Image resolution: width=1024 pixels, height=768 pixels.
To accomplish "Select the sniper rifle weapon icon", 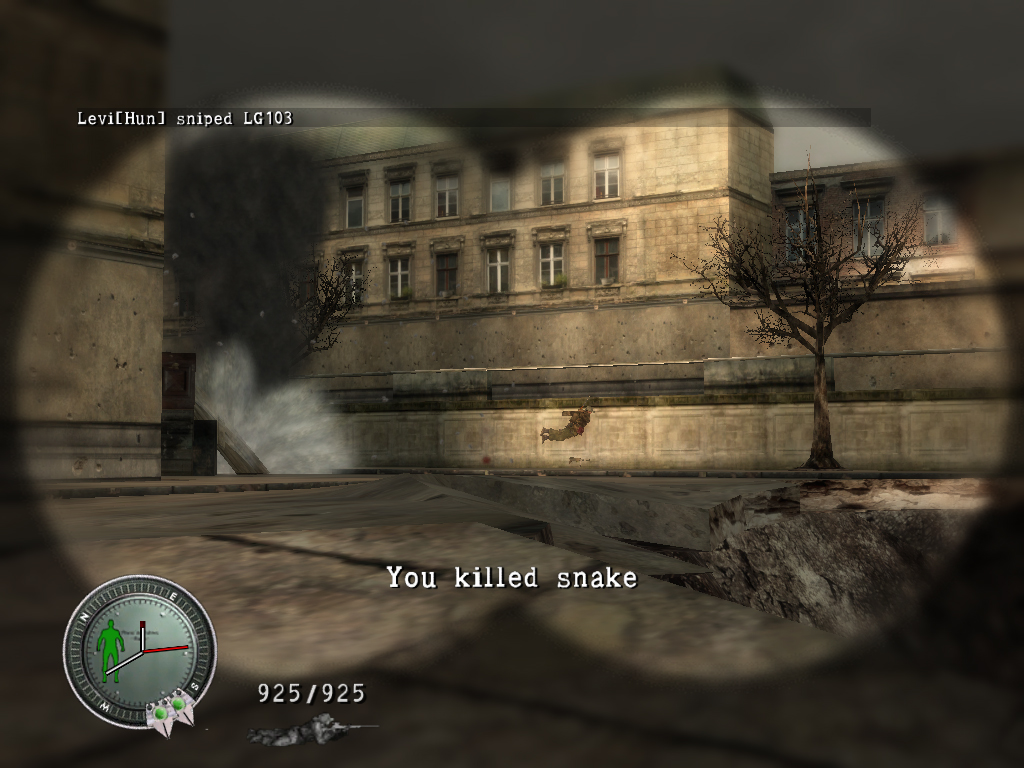I will tap(310, 730).
